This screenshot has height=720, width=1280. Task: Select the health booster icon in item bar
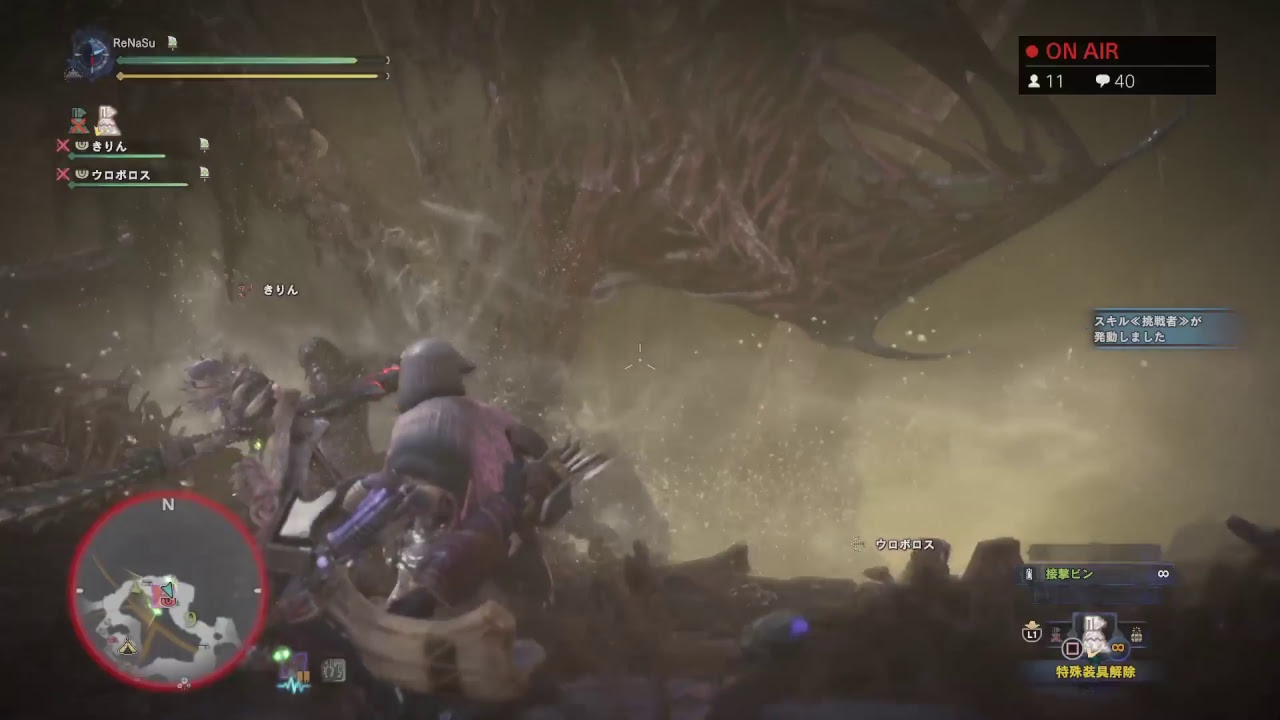(281, 654)
